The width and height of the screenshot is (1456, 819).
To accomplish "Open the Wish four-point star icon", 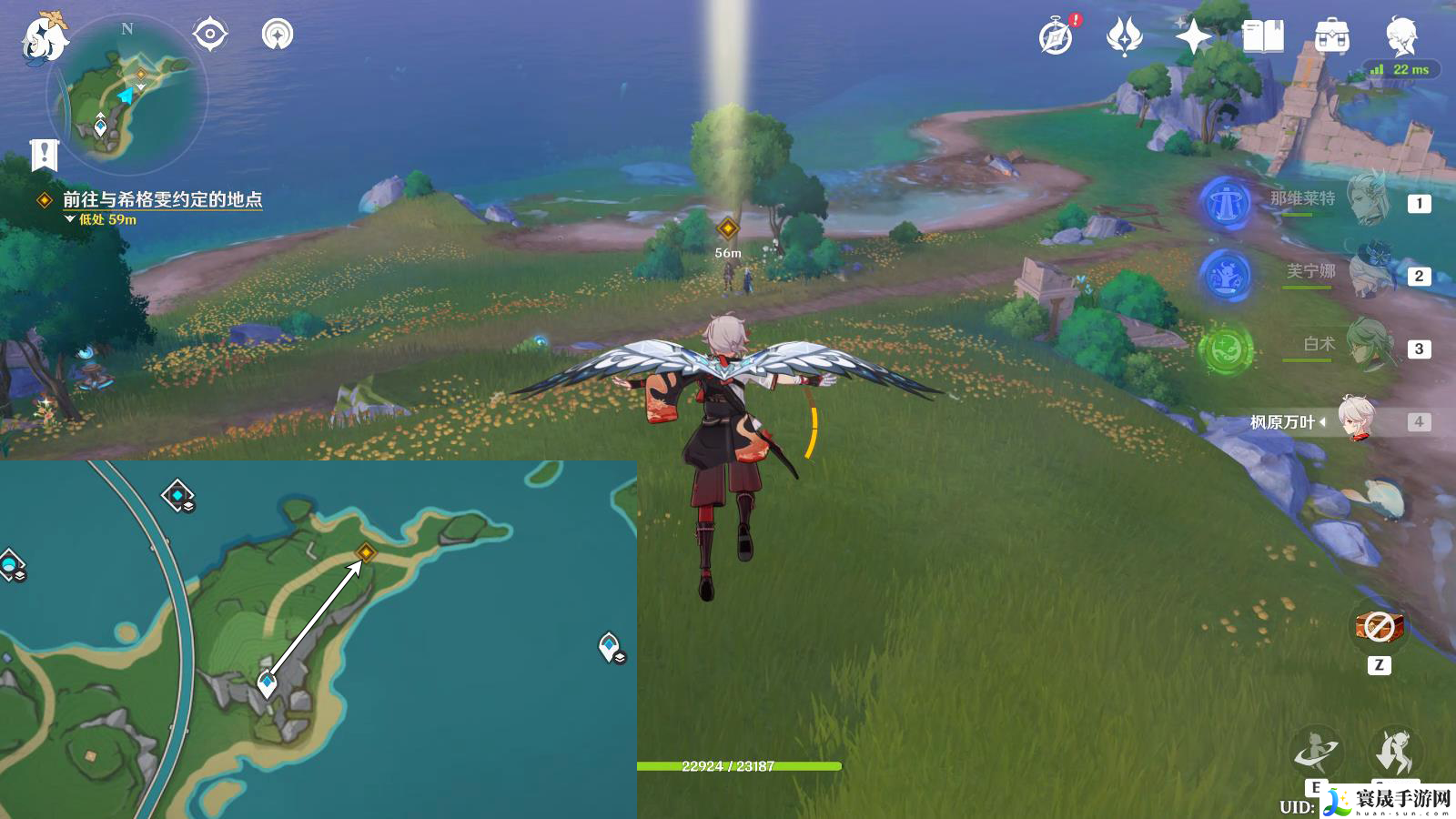I will tap(1192, 37).
